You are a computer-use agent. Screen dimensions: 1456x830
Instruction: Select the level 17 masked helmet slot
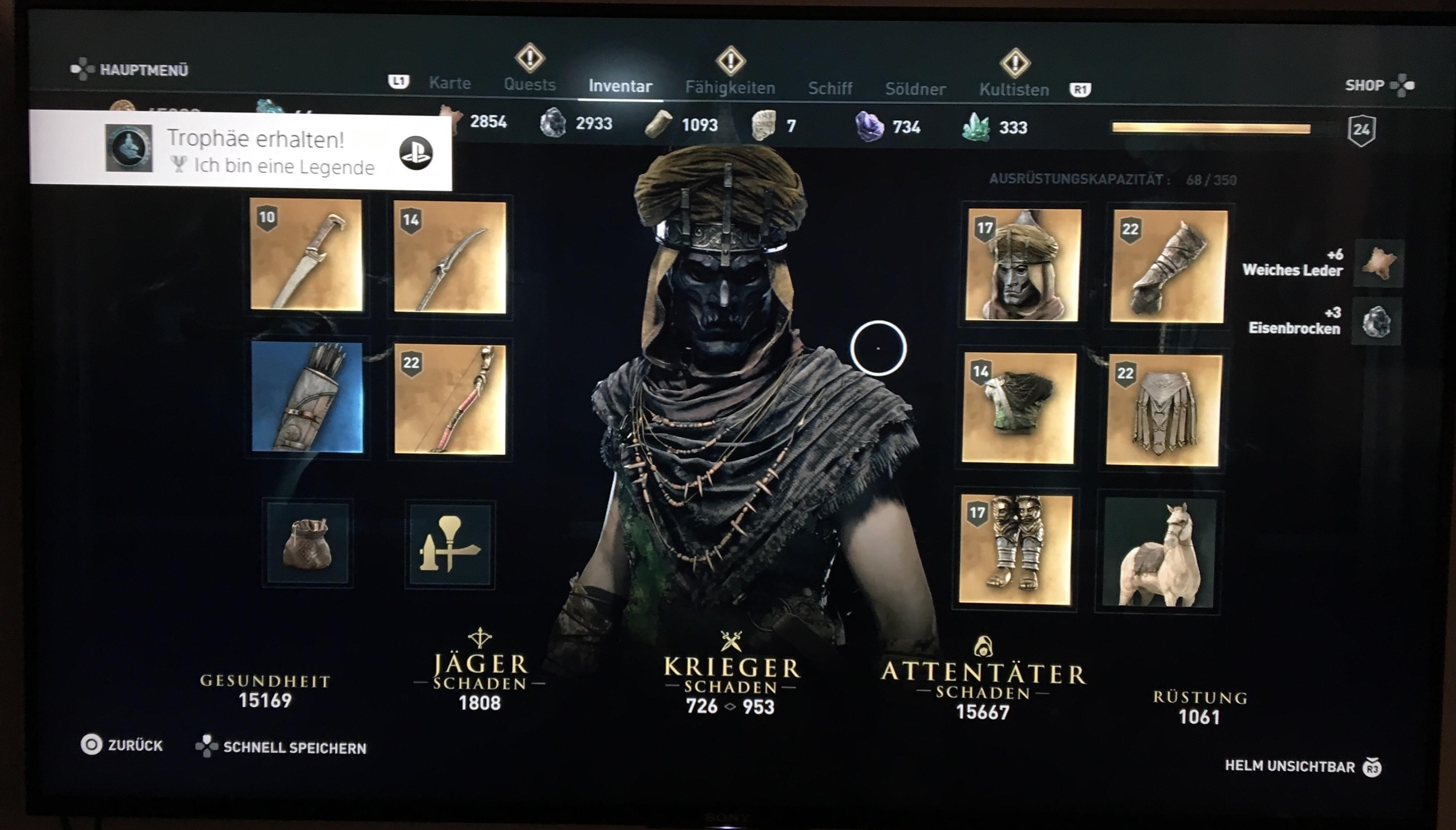tap(1023, 265)
